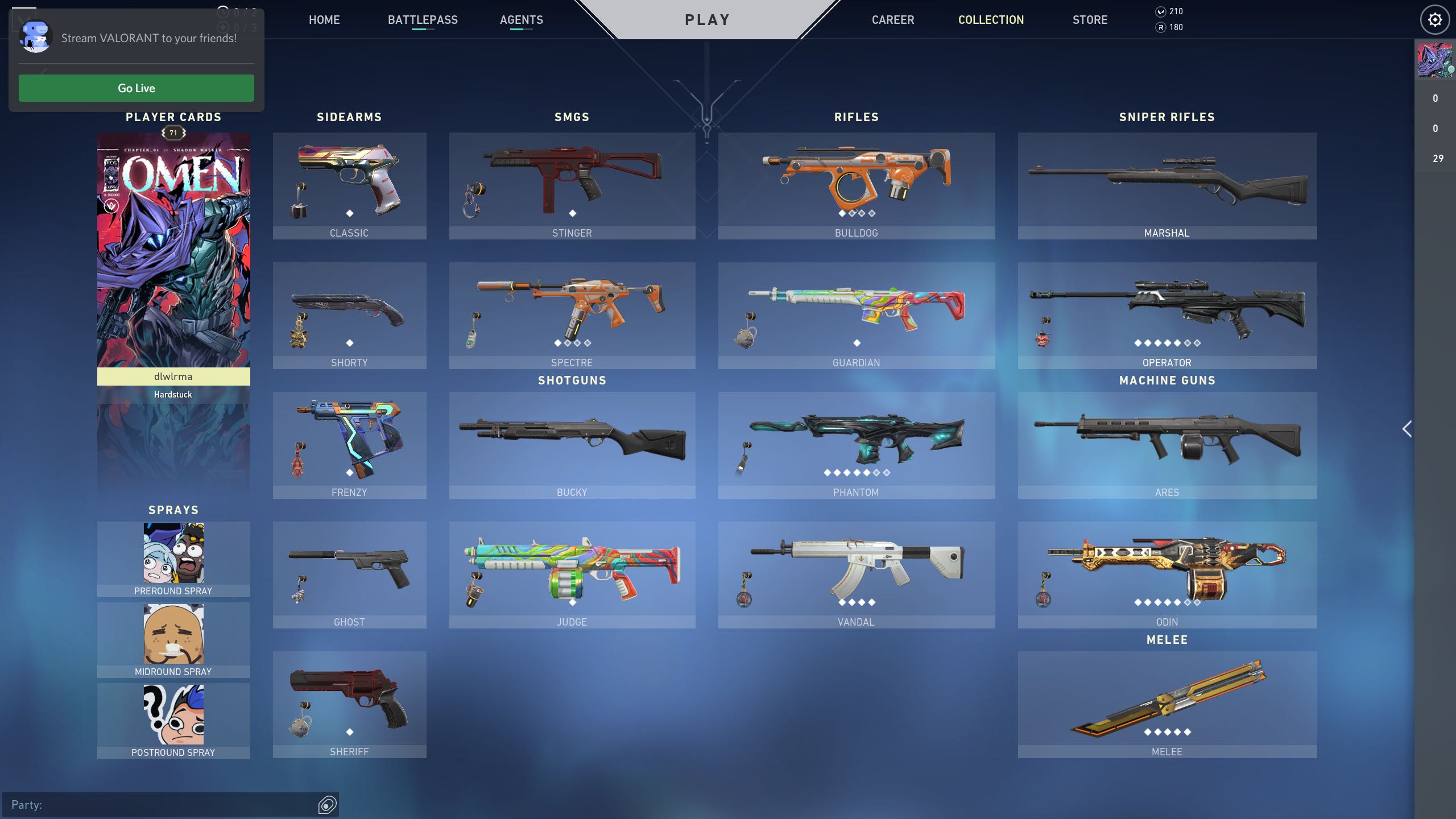Open the CAREER tab
Image resolution: width=1456 pixels, height=819 pixels.
click(893, 19)
